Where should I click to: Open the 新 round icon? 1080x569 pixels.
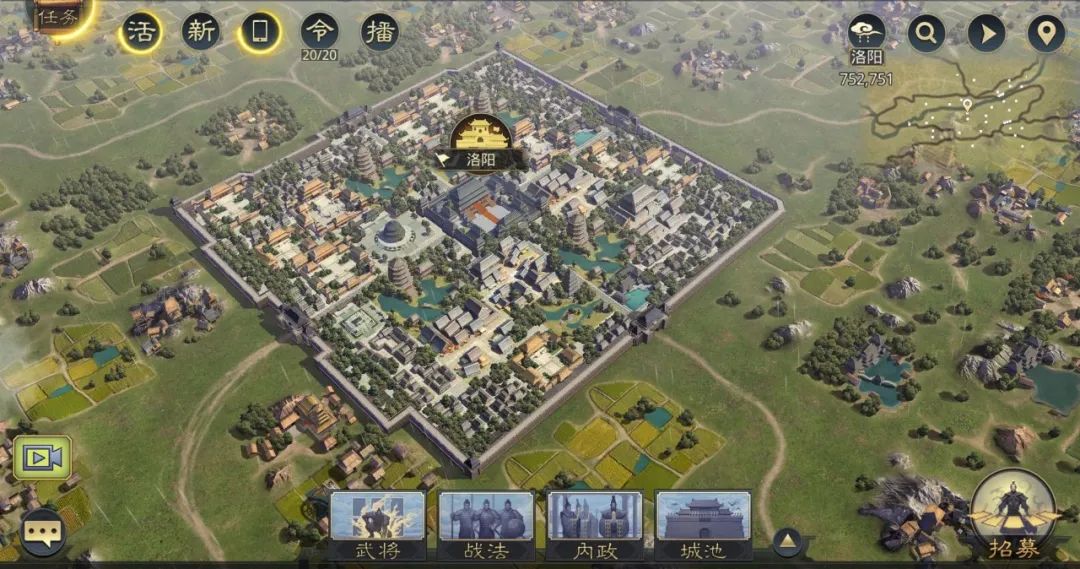[x=201, y=32]
